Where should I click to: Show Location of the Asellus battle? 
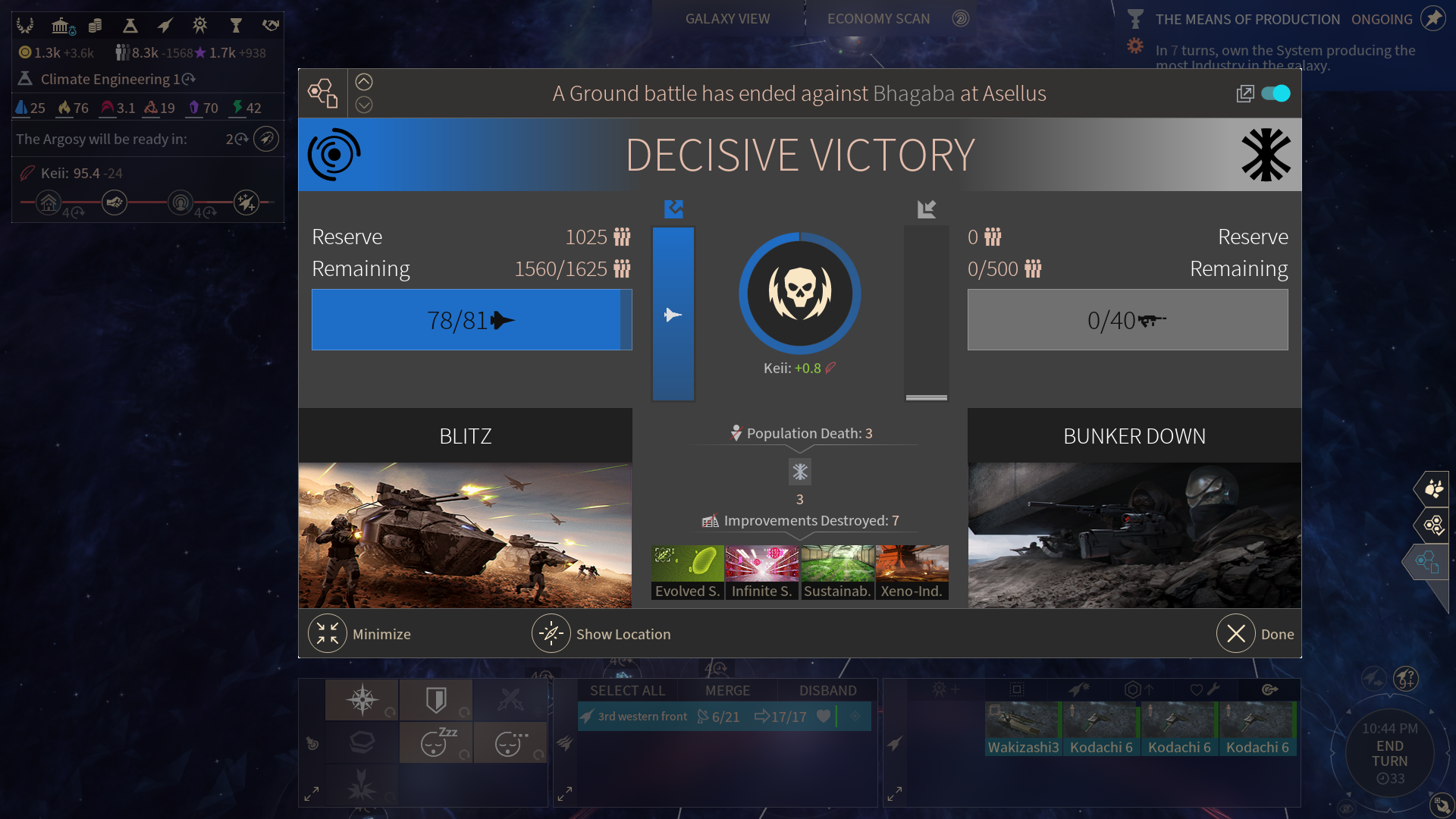(551, 634)
